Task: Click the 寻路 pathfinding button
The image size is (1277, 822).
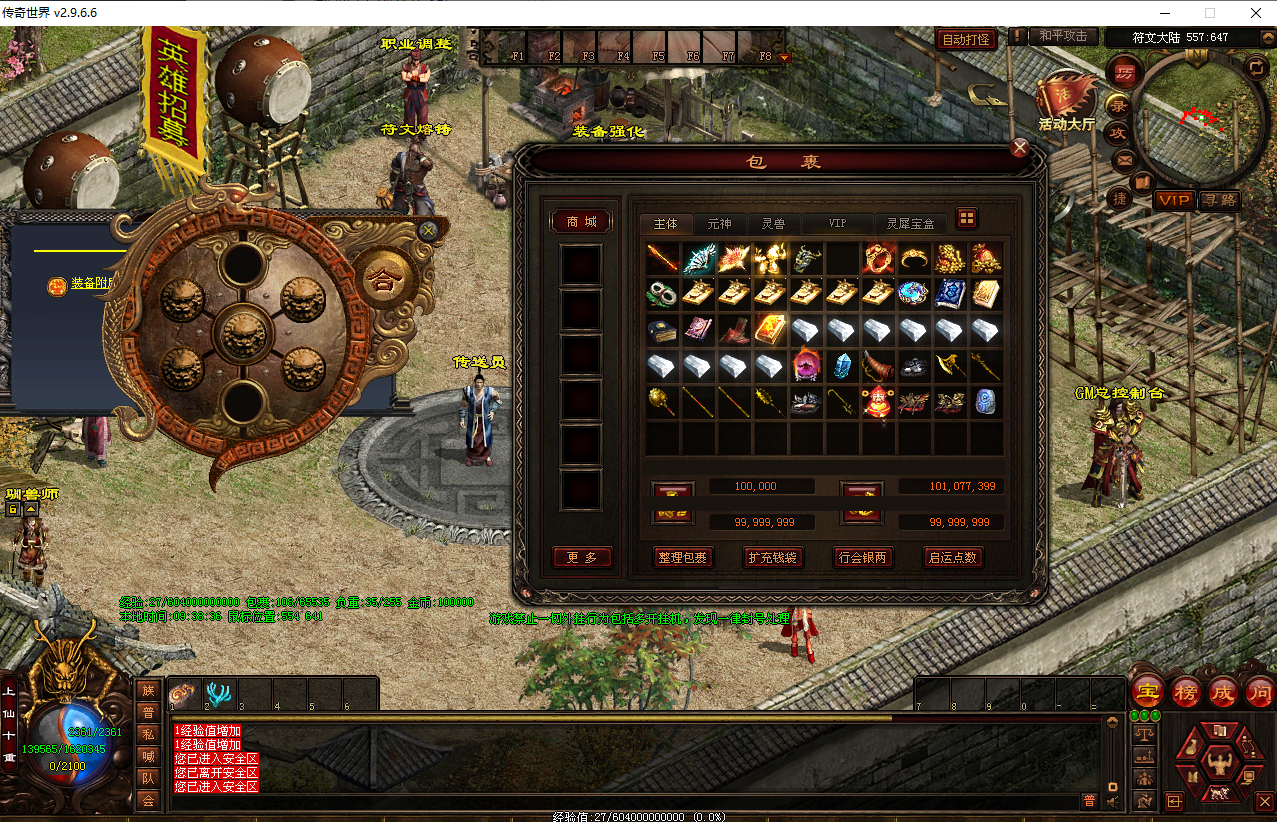Action: [x=1219, y=200]
